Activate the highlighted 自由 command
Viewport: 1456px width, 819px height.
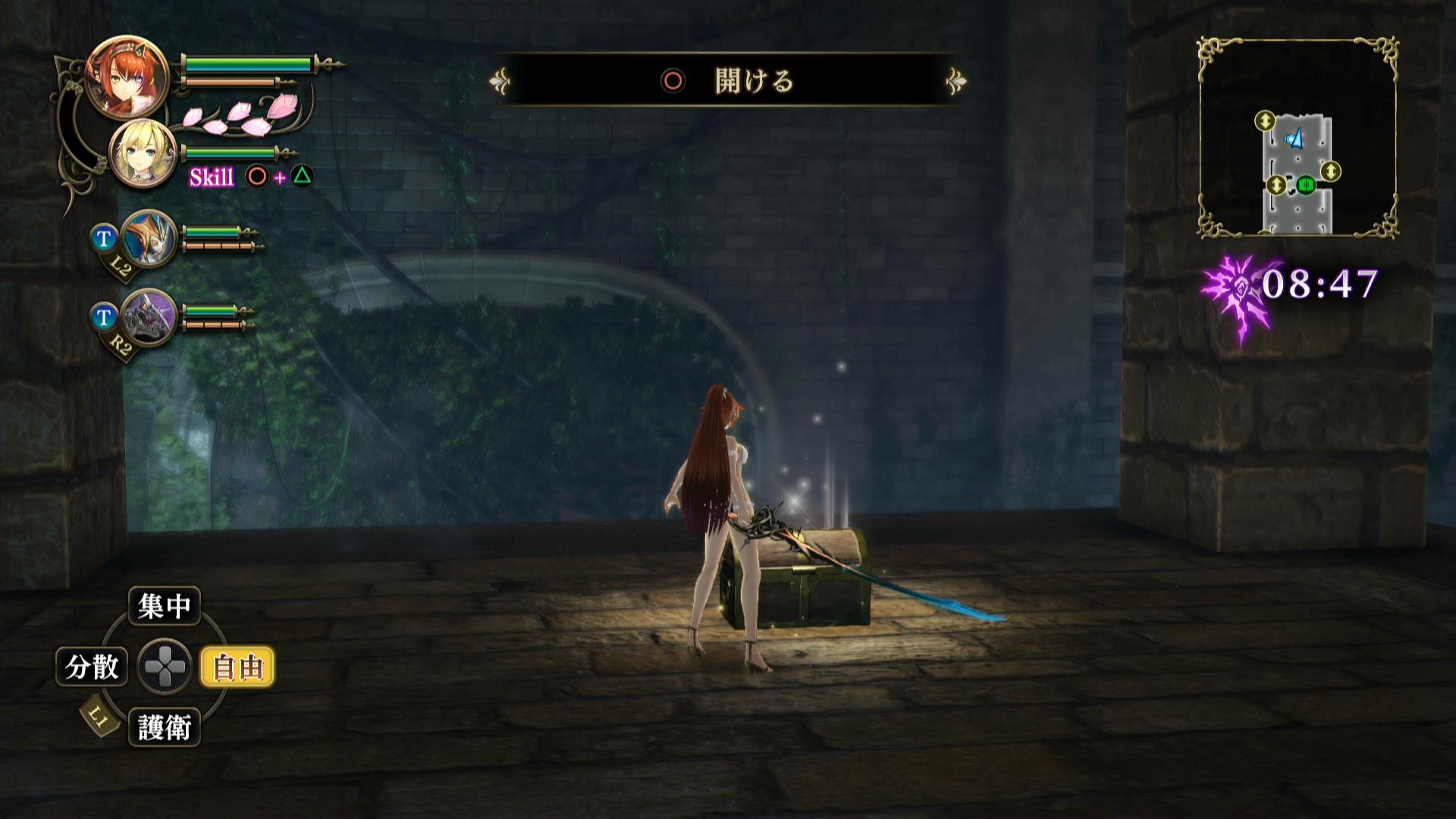[238, 667]
